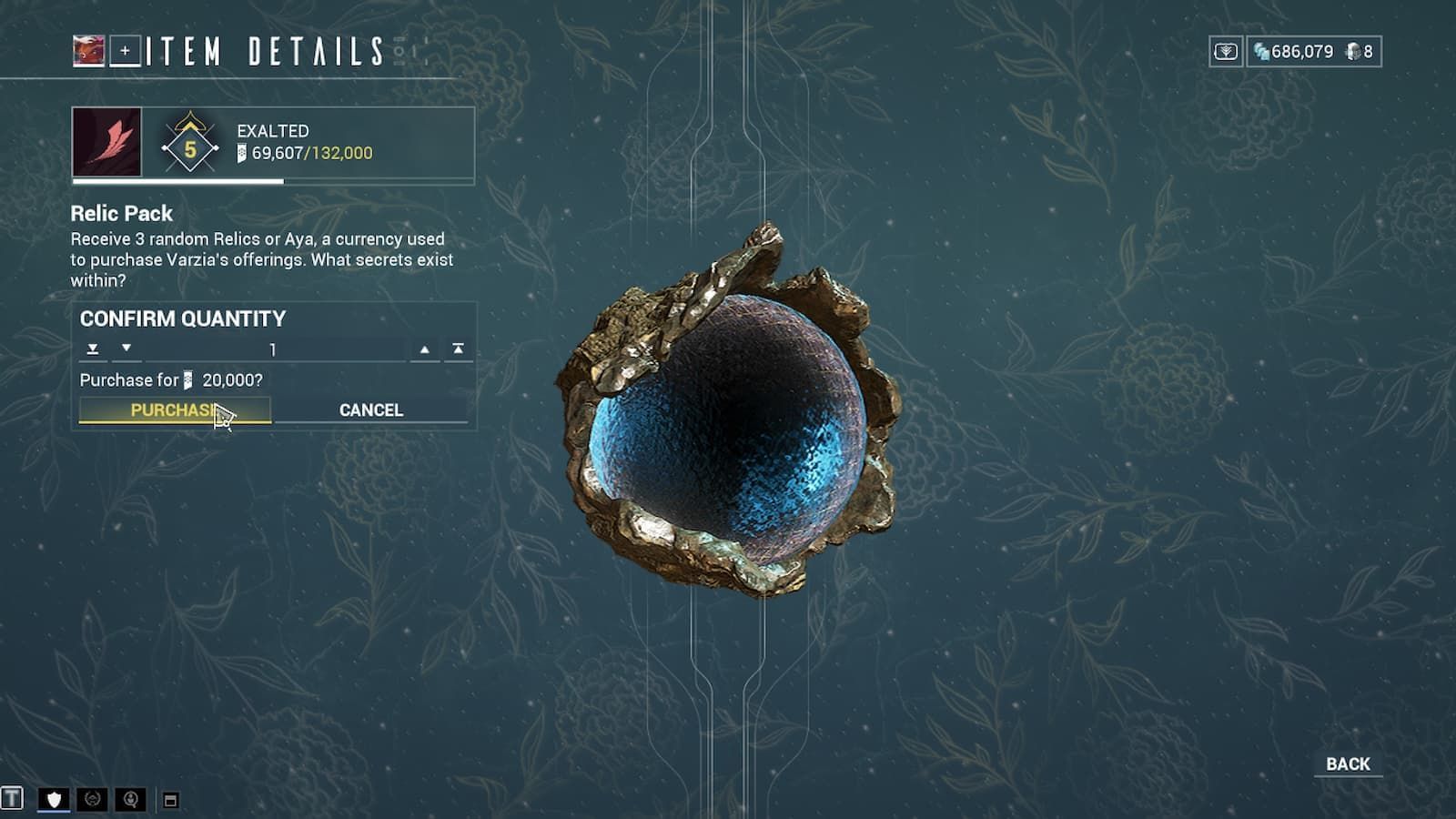Open the laurel emblem icon near bottom-left
The height and width of the screenshot is (819, 1456).
click(x=91, y=799)
